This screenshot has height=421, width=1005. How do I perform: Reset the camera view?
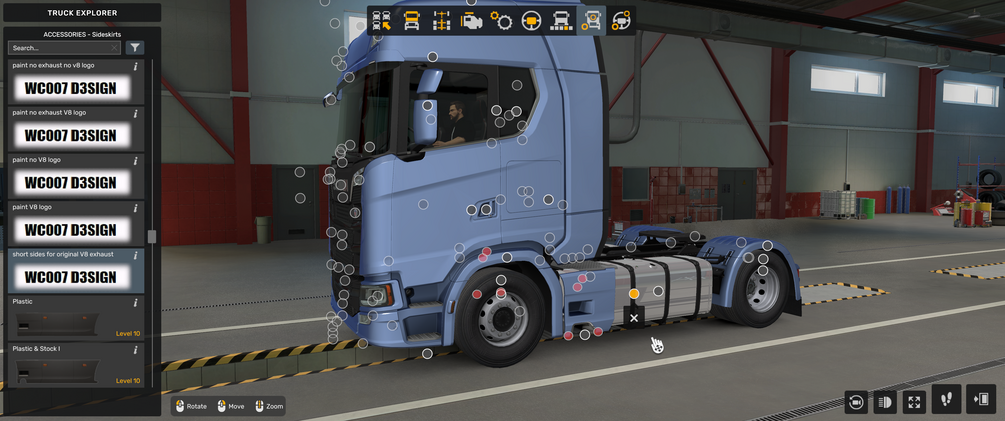click(x=856, y=401)
